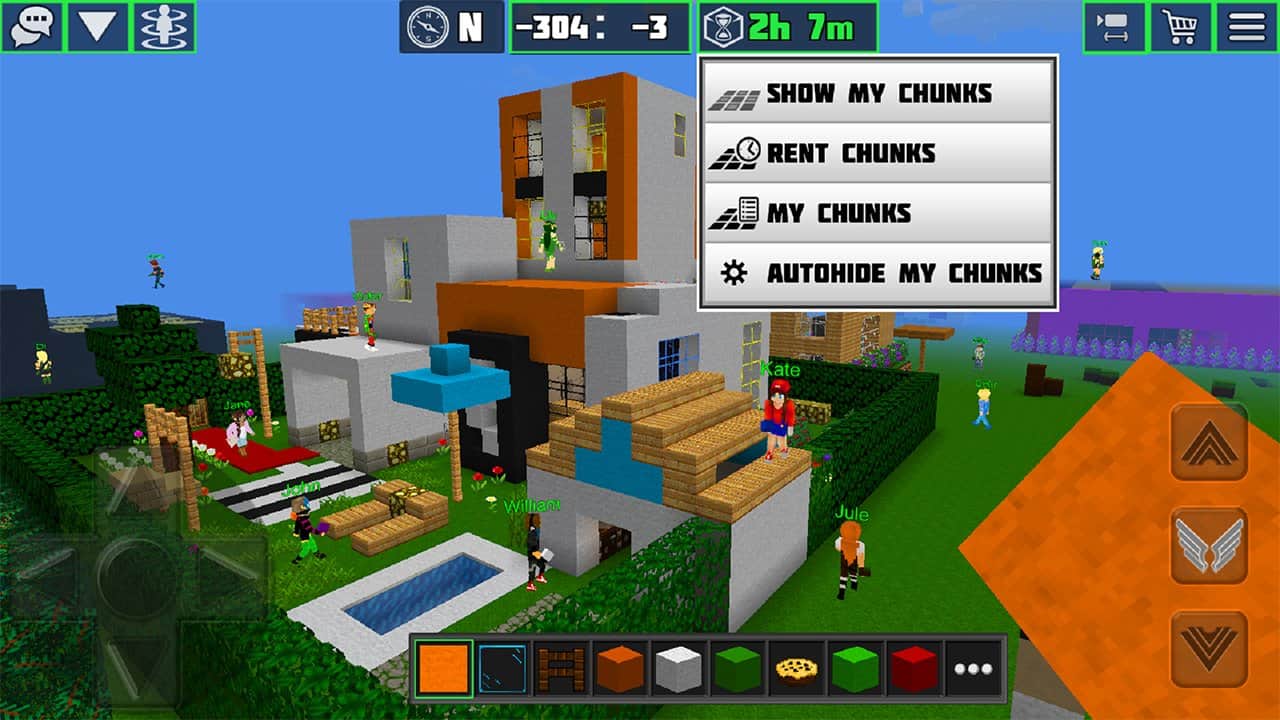
Task: Open the hourglass chunk rental timer
Action: pos(788,27)
